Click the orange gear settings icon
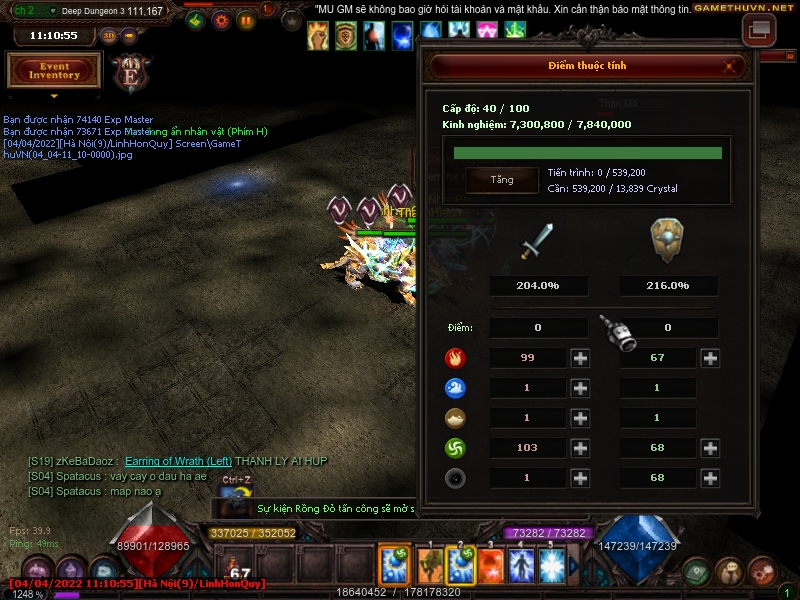 point(221,20)
